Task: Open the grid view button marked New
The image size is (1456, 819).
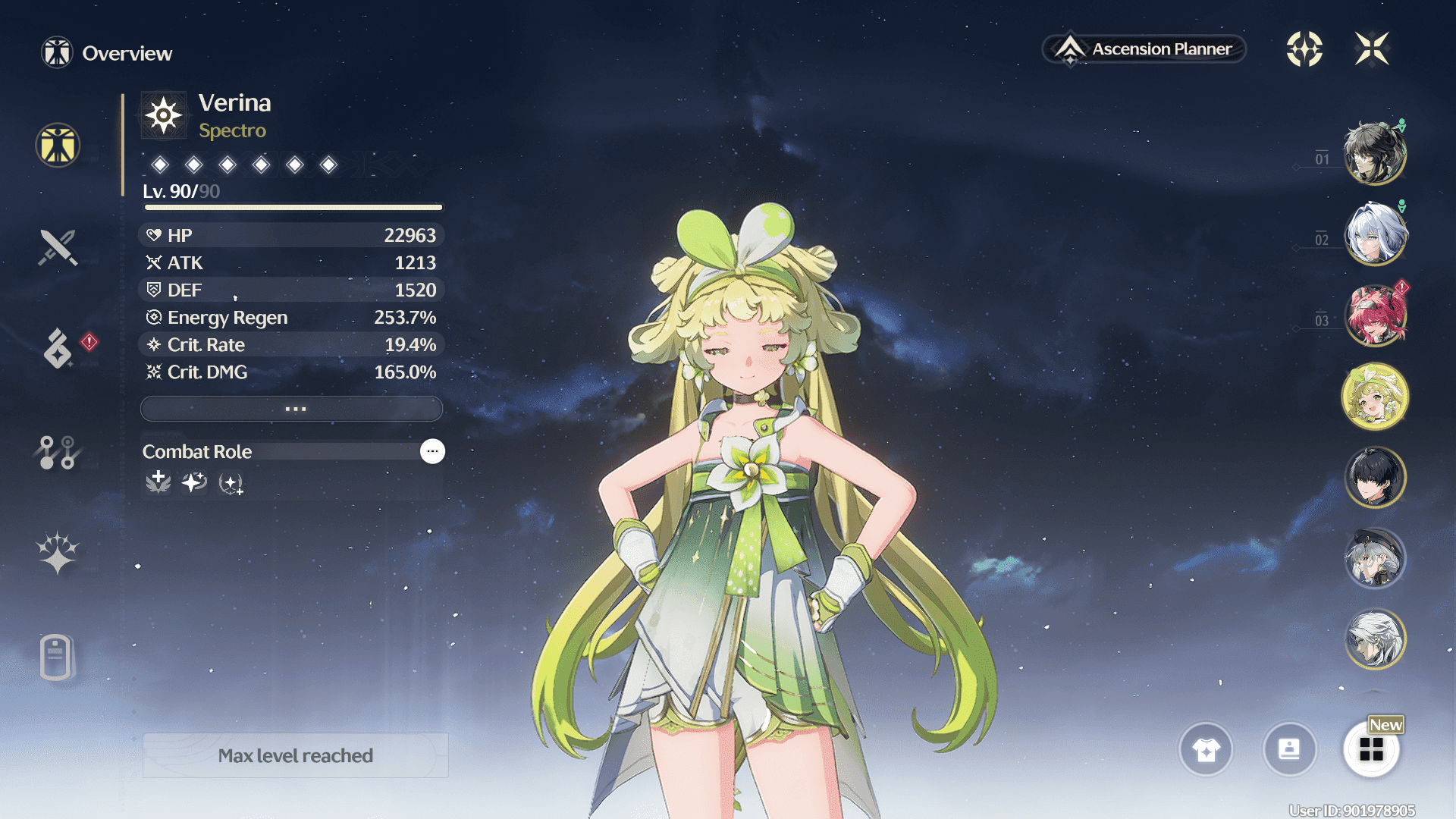Action: tap(1371, 750)
